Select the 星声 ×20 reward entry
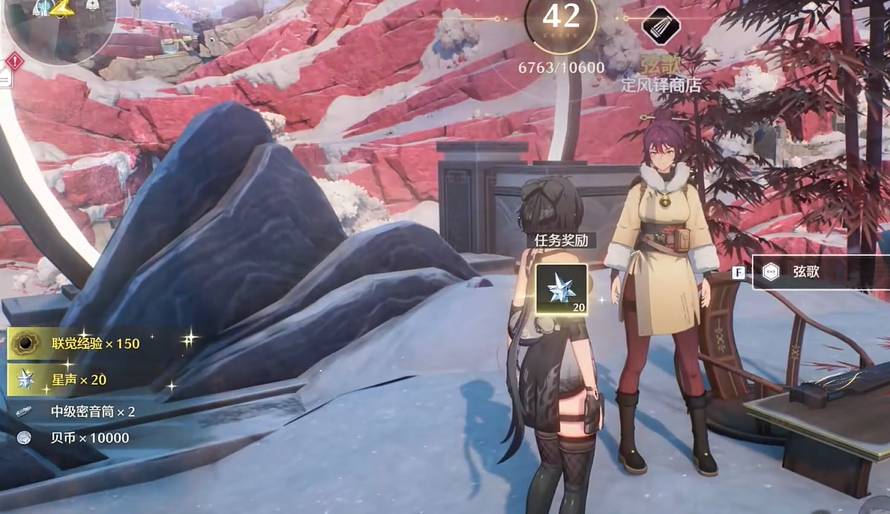This screenshot has width=890, height=514. point(75,379)
